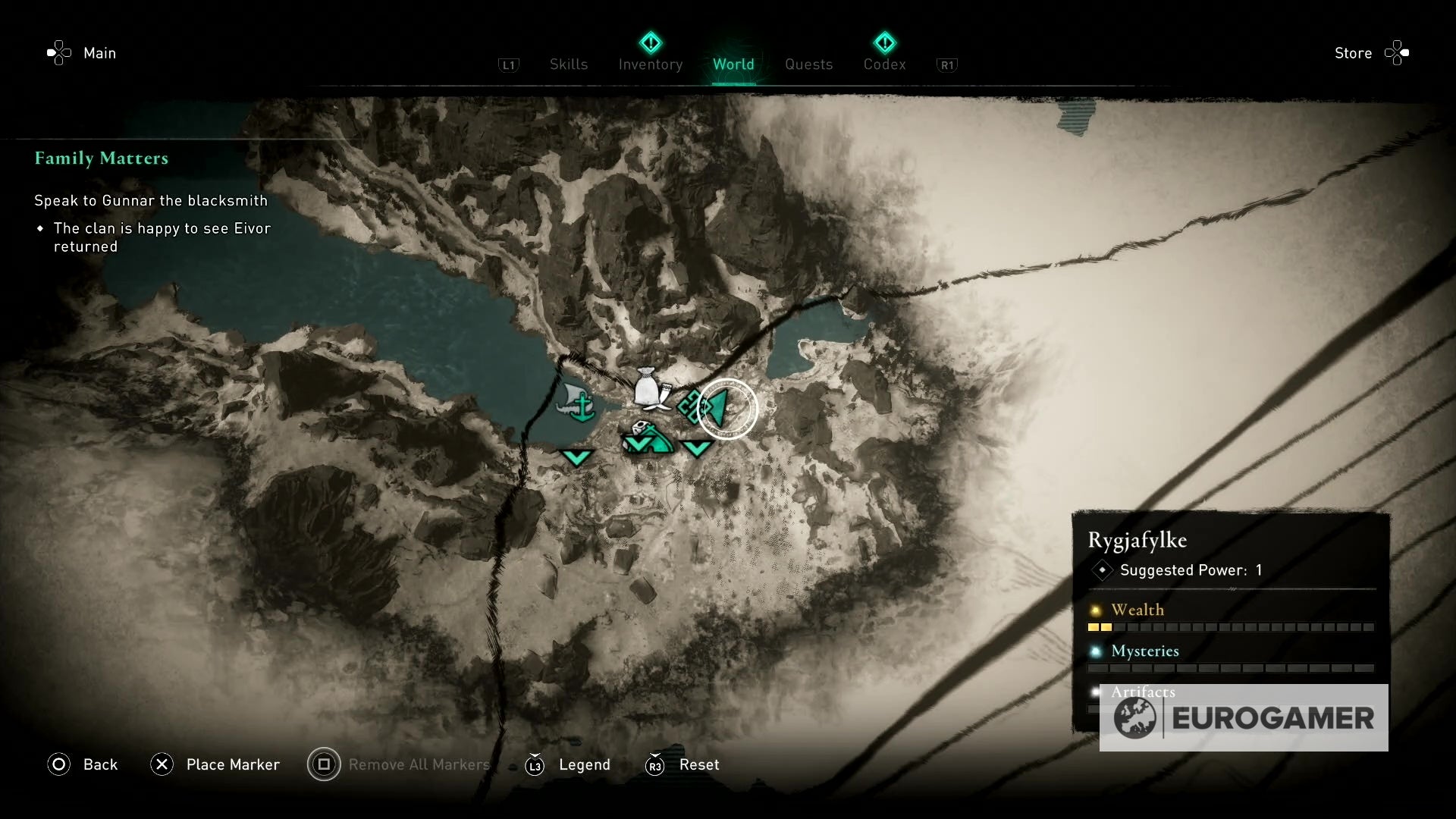Image resolution: width=1456 pixels, height=819 pixels.
Task: Click the notification diamond above Inventory
Action: (x=651, y=42)
